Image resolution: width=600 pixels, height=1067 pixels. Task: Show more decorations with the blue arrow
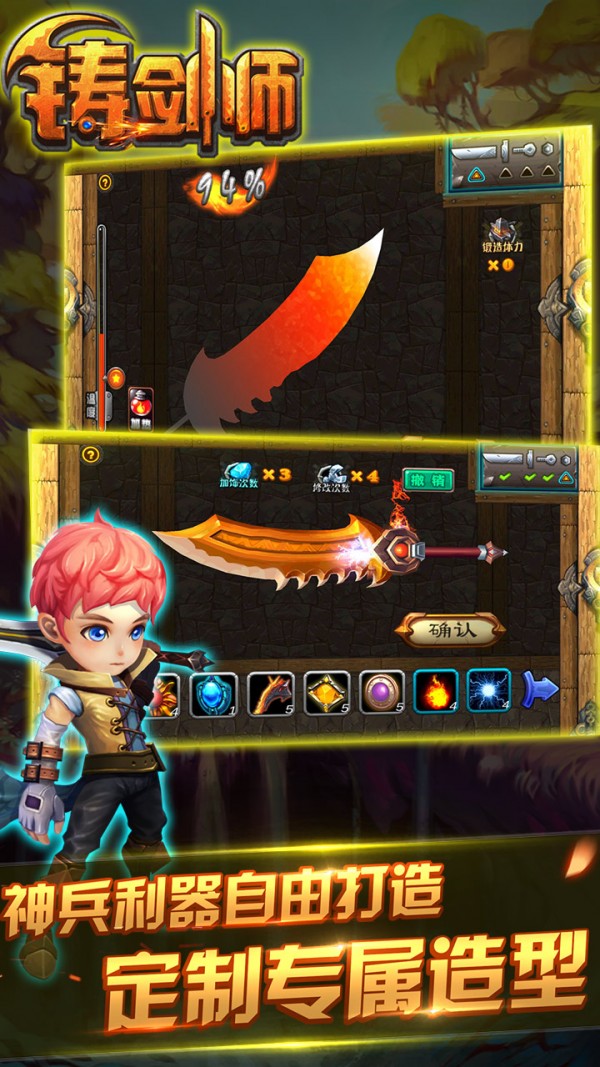(x=540, y=689)
